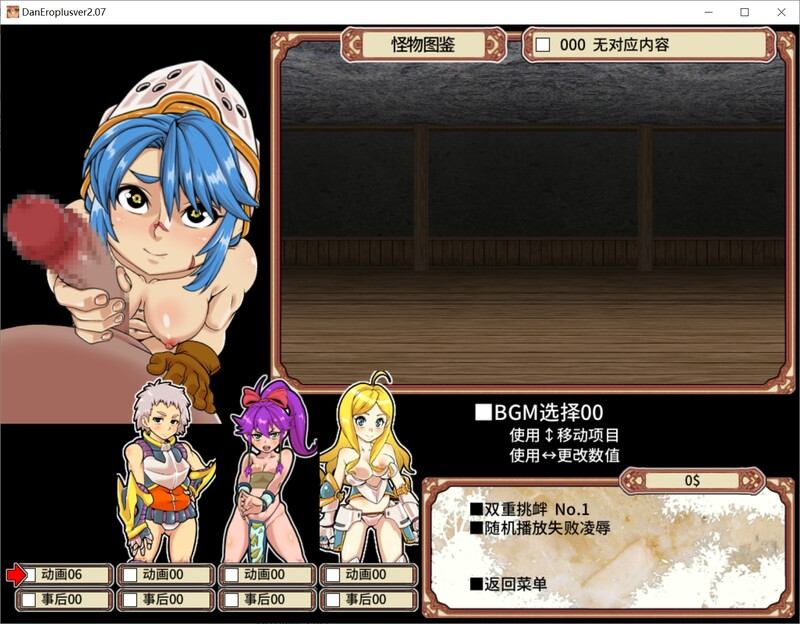Select the 动画06 entry

point(62,575)
